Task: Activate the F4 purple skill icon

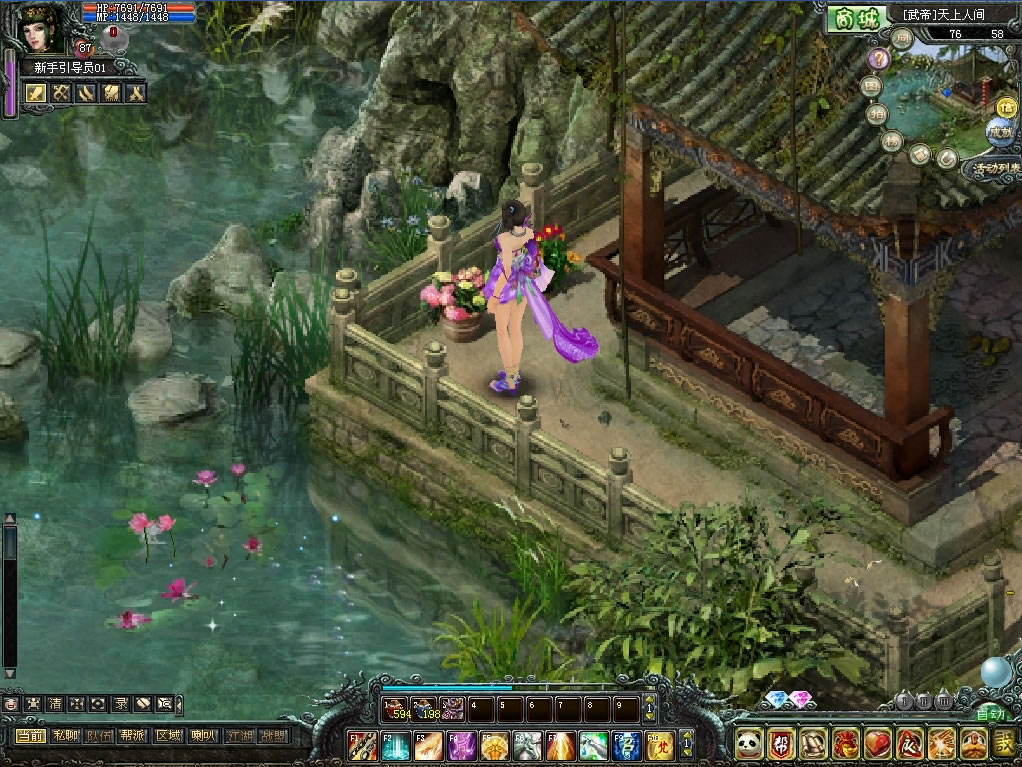Action: pos(462,746)
